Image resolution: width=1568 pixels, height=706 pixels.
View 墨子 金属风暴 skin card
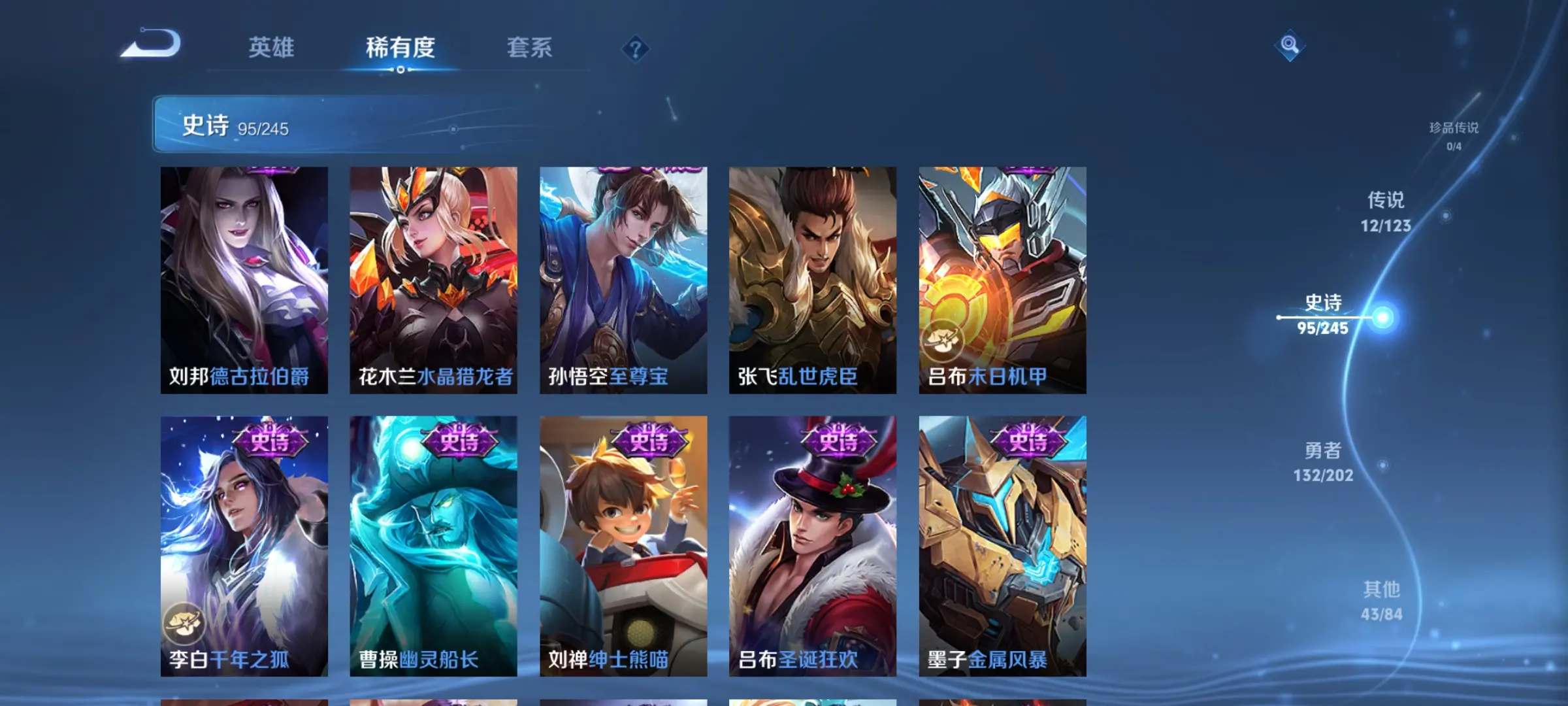point(1002,546)
